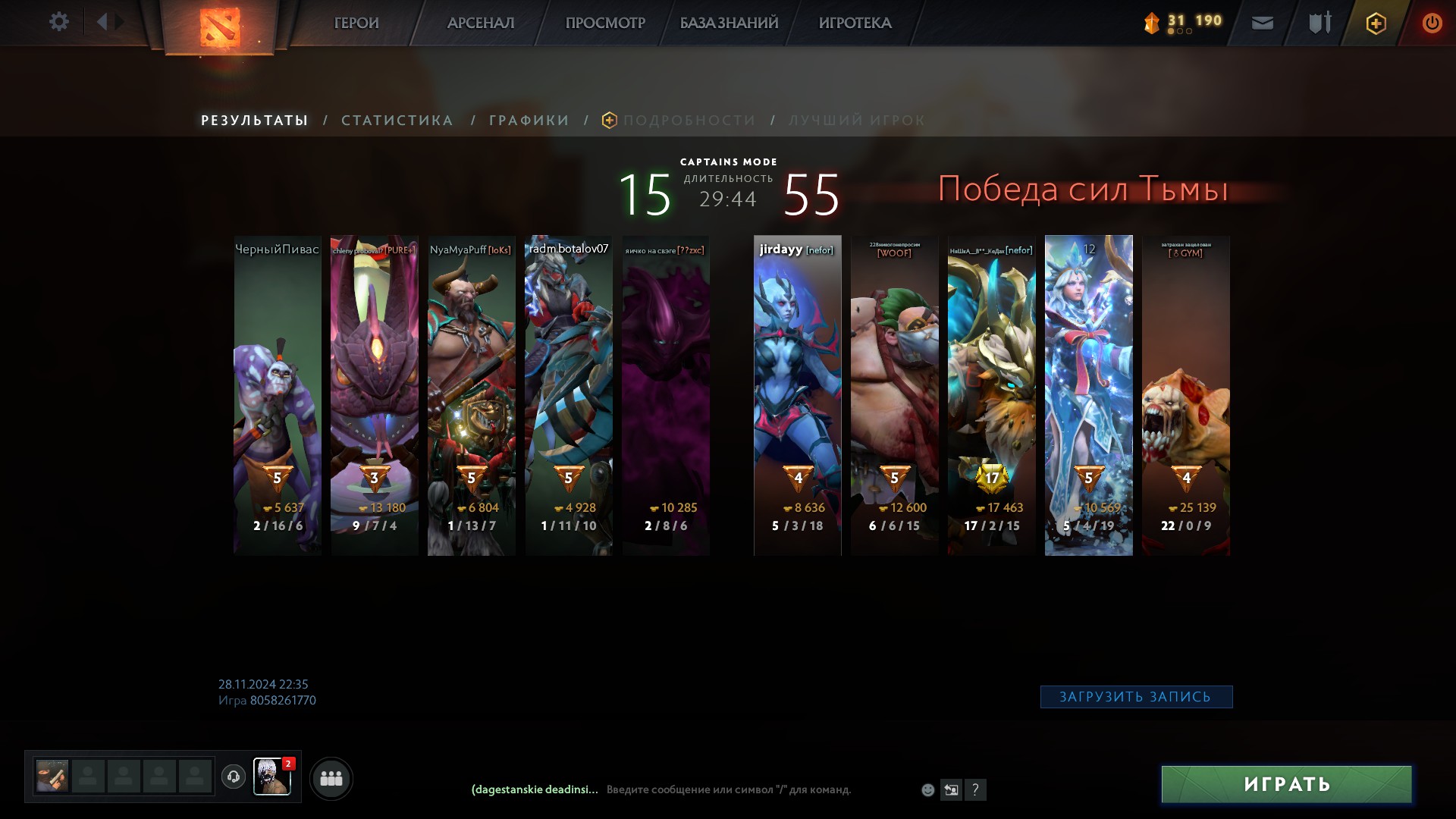Open the ГЕРОИ menu
The height and width of the screenshot is (819, 1456).
[x=356, y=24]
